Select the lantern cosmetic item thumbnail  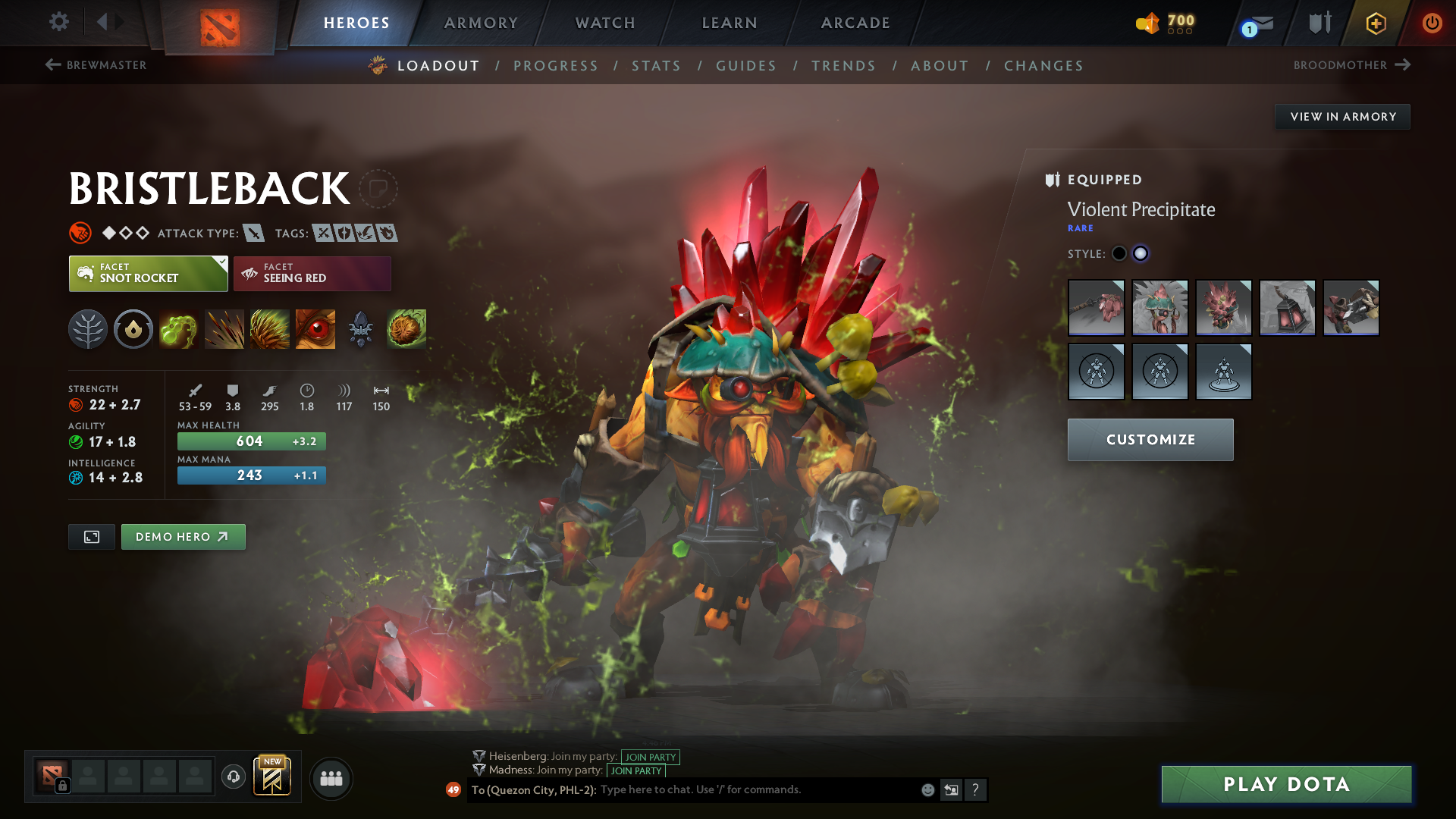1287,308
